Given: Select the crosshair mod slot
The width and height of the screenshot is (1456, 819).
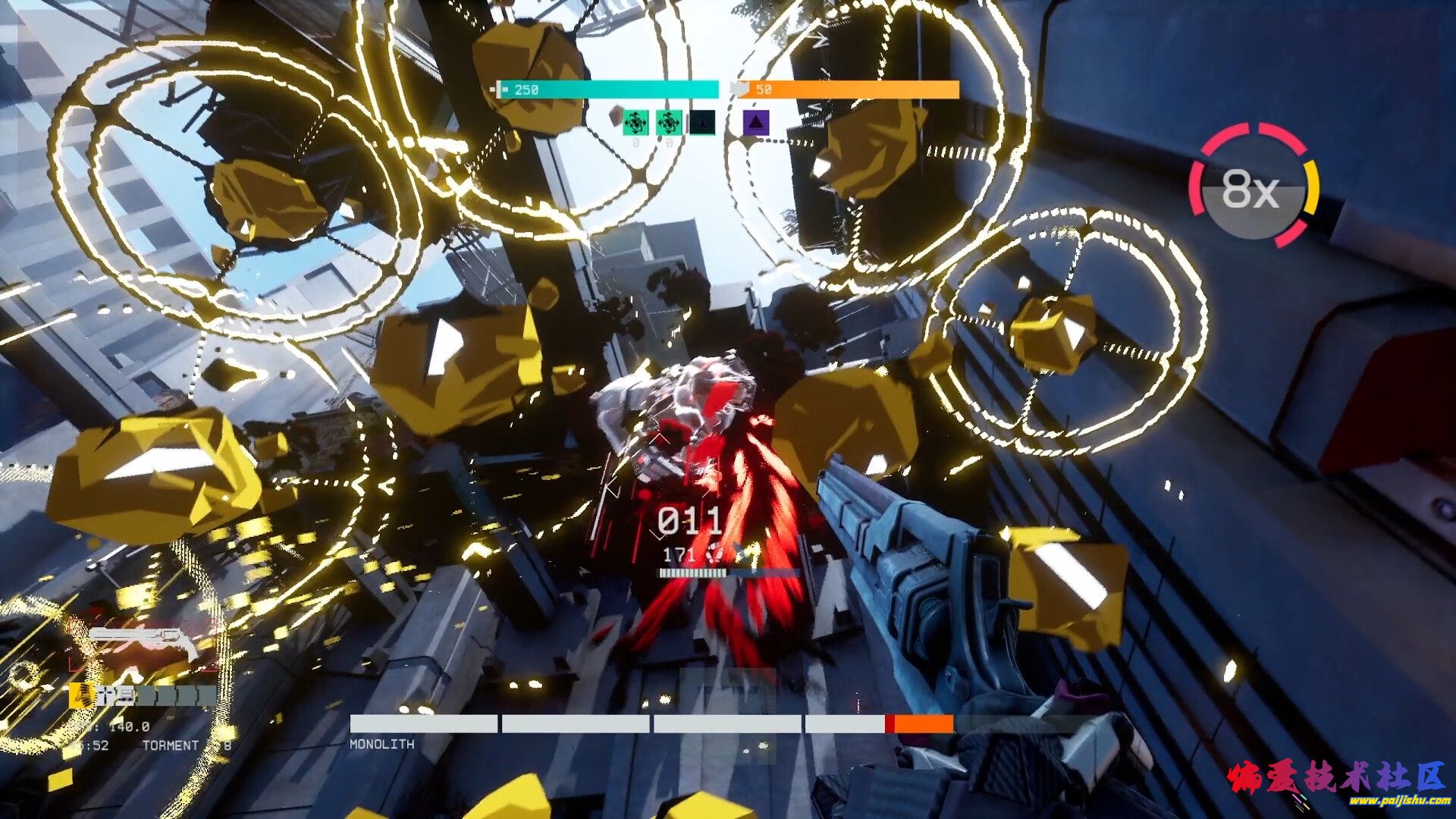Looking at the screenshot, I should 105,695.
